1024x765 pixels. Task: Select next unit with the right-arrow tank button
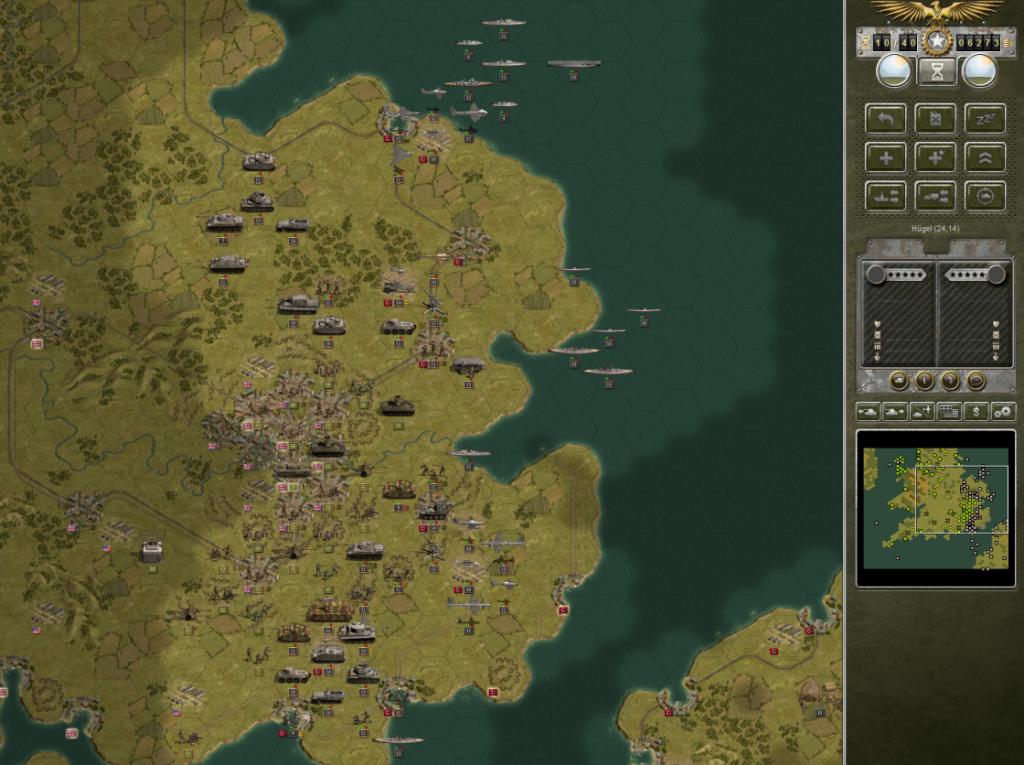tap(895, 411)
